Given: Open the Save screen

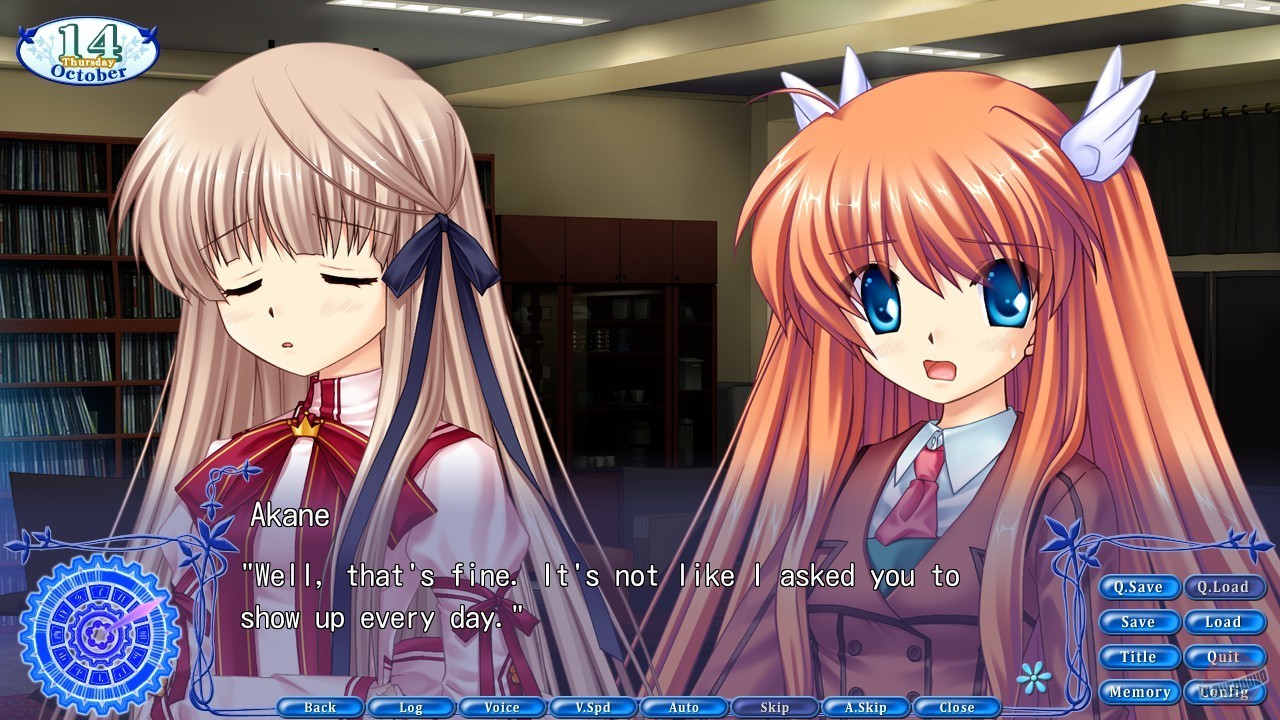Looking at the screenshot, I should 1138,622.
